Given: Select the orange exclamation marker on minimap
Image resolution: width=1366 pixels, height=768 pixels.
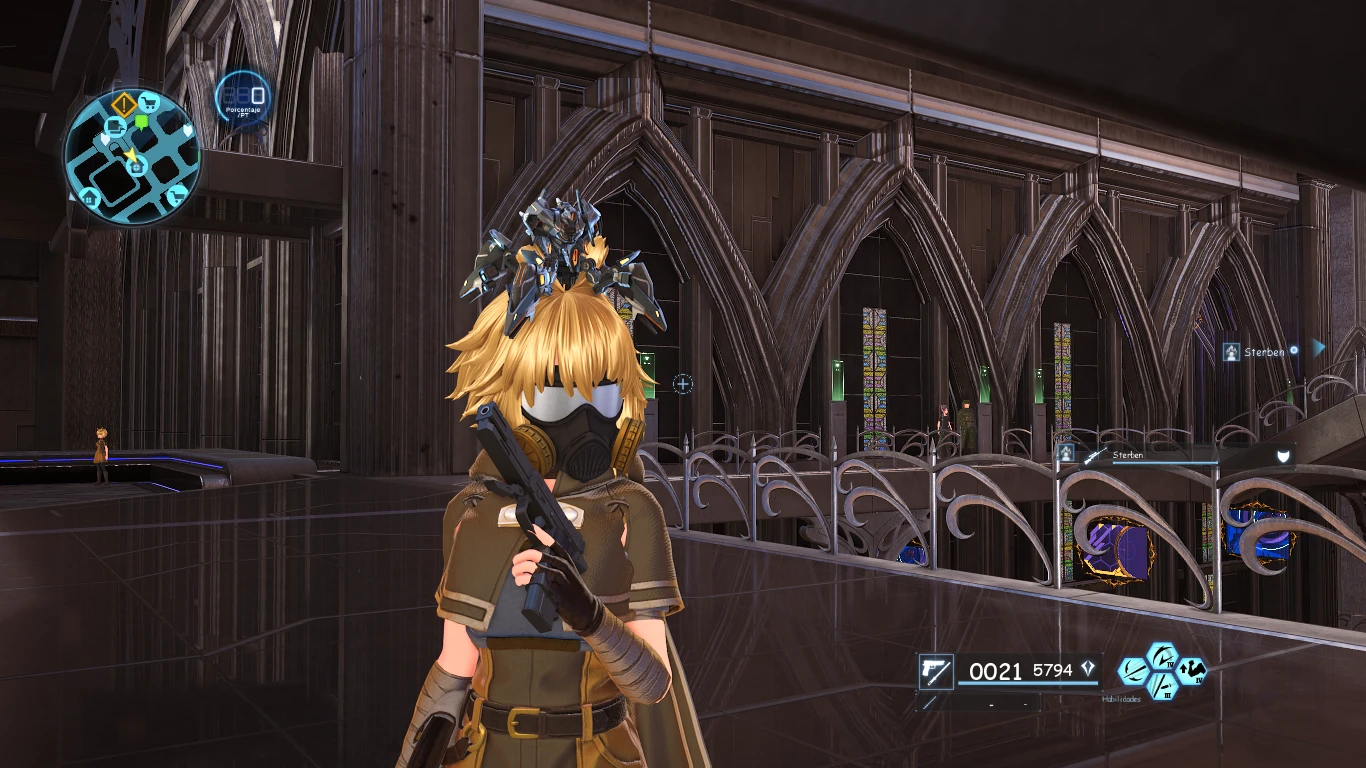Looking at the screenshot, I should click(x=124, y=104).
